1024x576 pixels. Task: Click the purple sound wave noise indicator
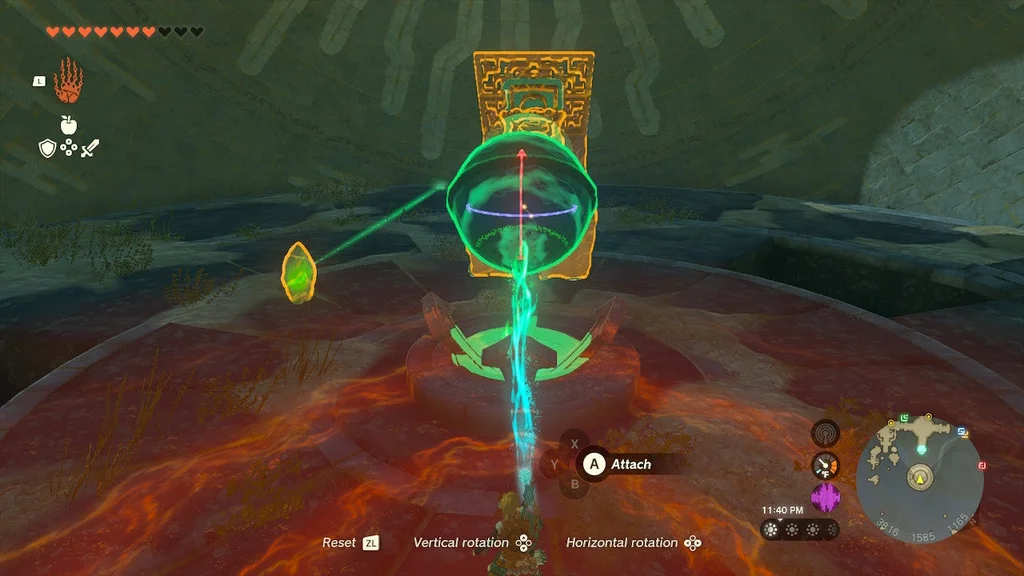tap(825, 497)
